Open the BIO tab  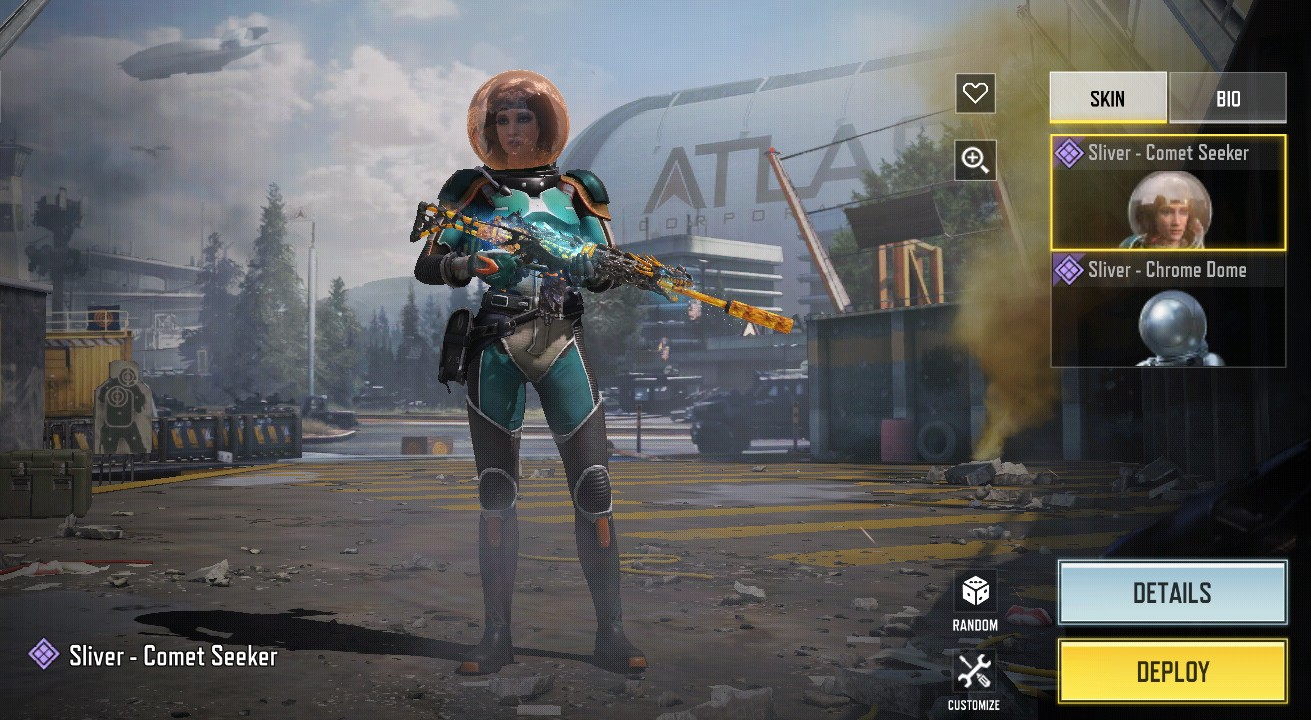(1228, 98)
